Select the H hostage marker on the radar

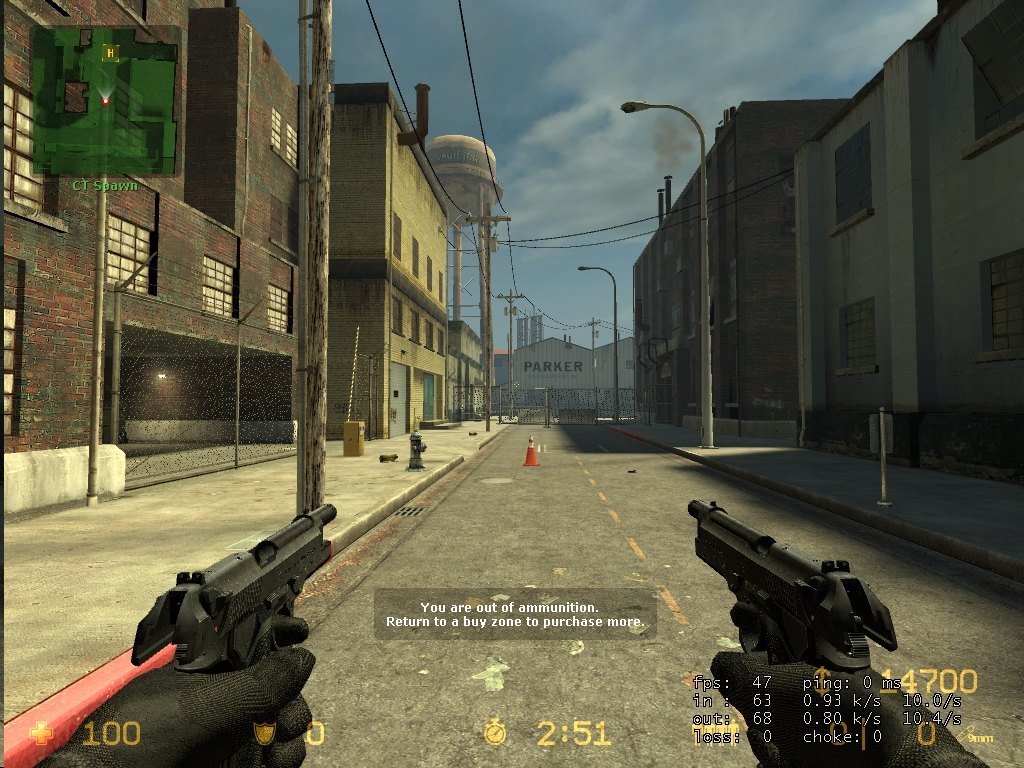point(110,51)
